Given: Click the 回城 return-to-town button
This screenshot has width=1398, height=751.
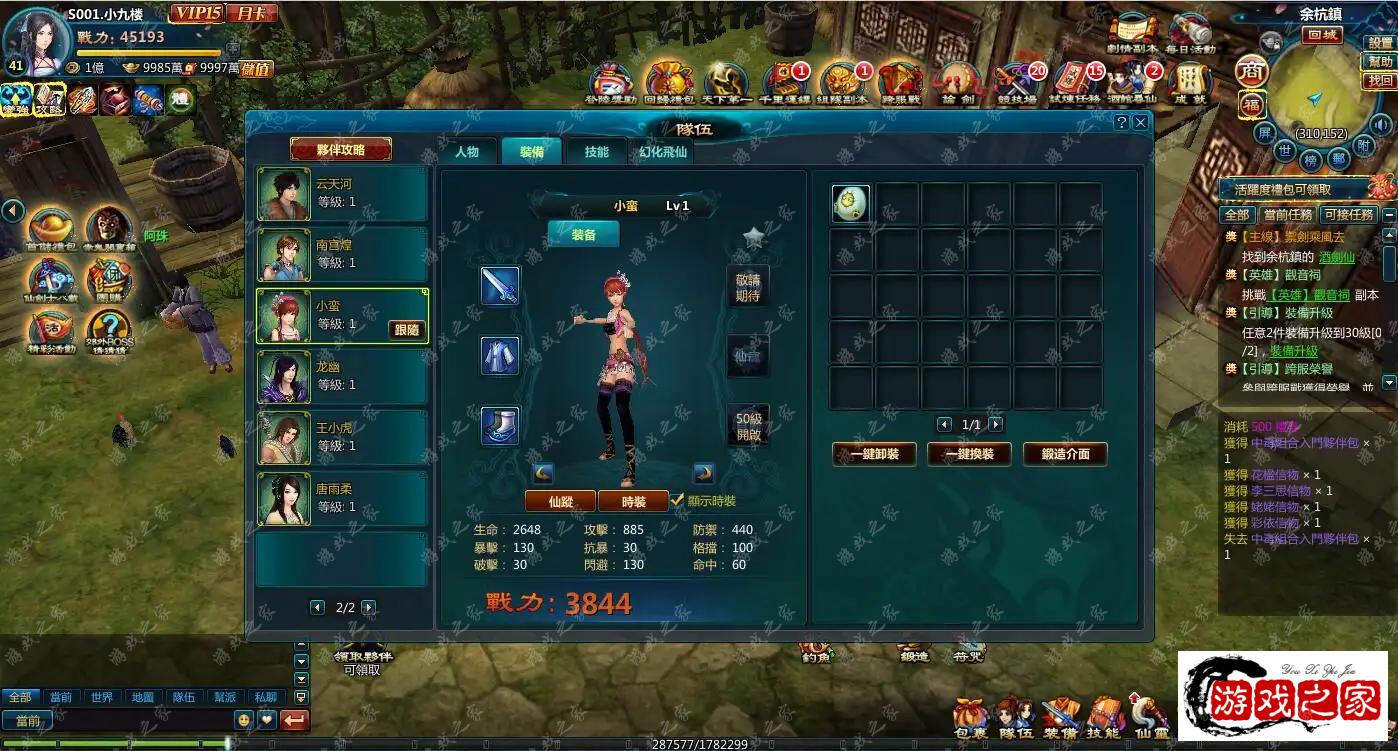Looking at the screenshot, I should [x=1322, y=35].
